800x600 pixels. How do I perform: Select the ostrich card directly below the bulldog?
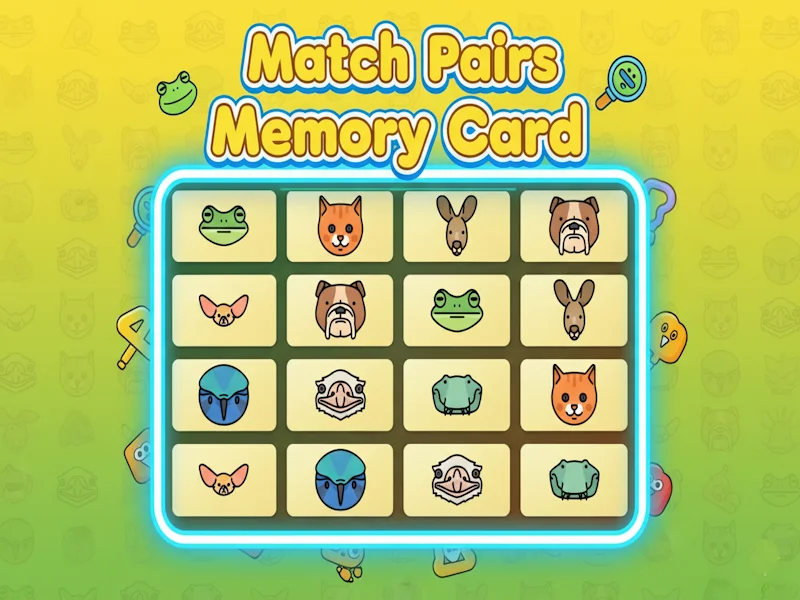click(340, 395)
